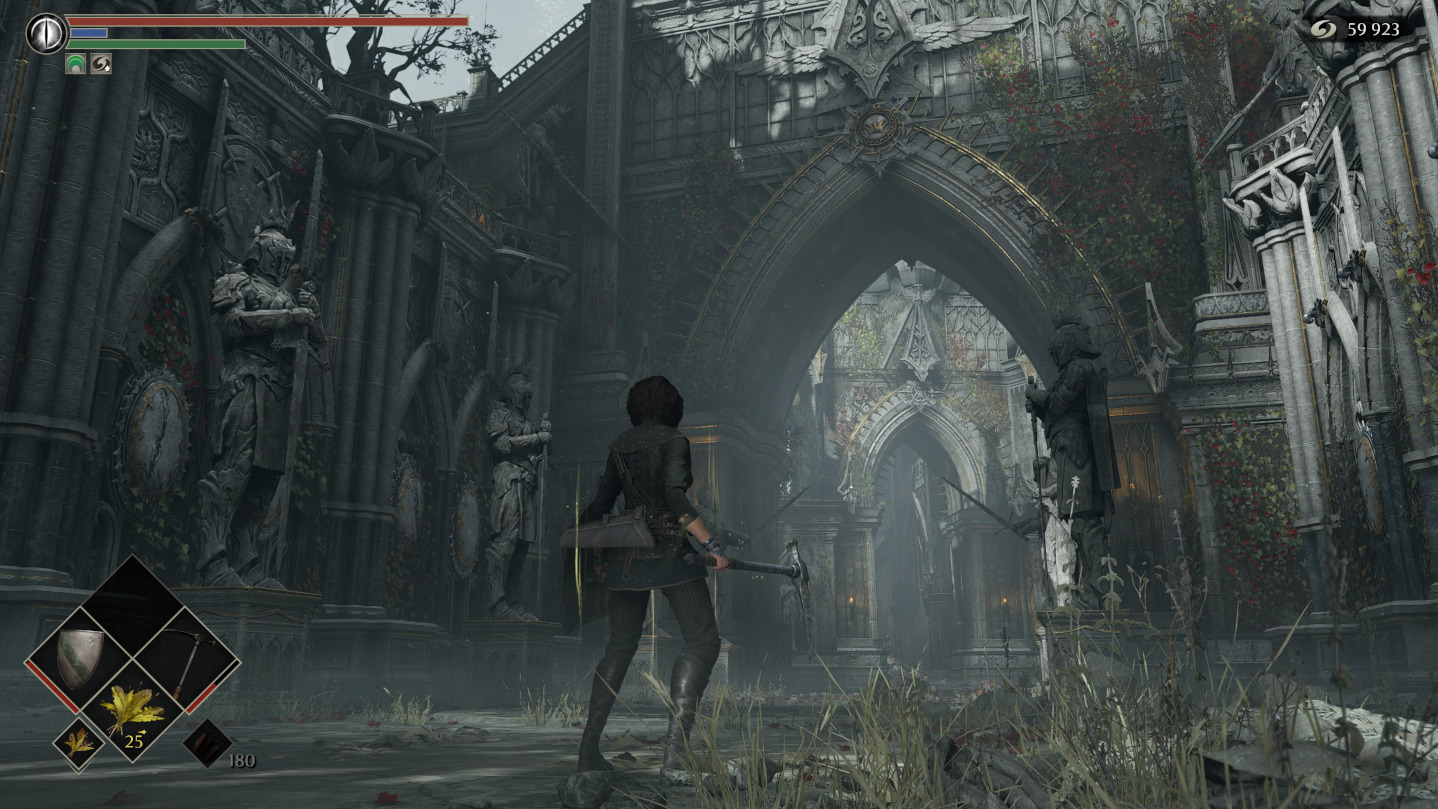Select the arrow ammunition slot
Viewport: 1438px width, 809px height.
point(208,743)
